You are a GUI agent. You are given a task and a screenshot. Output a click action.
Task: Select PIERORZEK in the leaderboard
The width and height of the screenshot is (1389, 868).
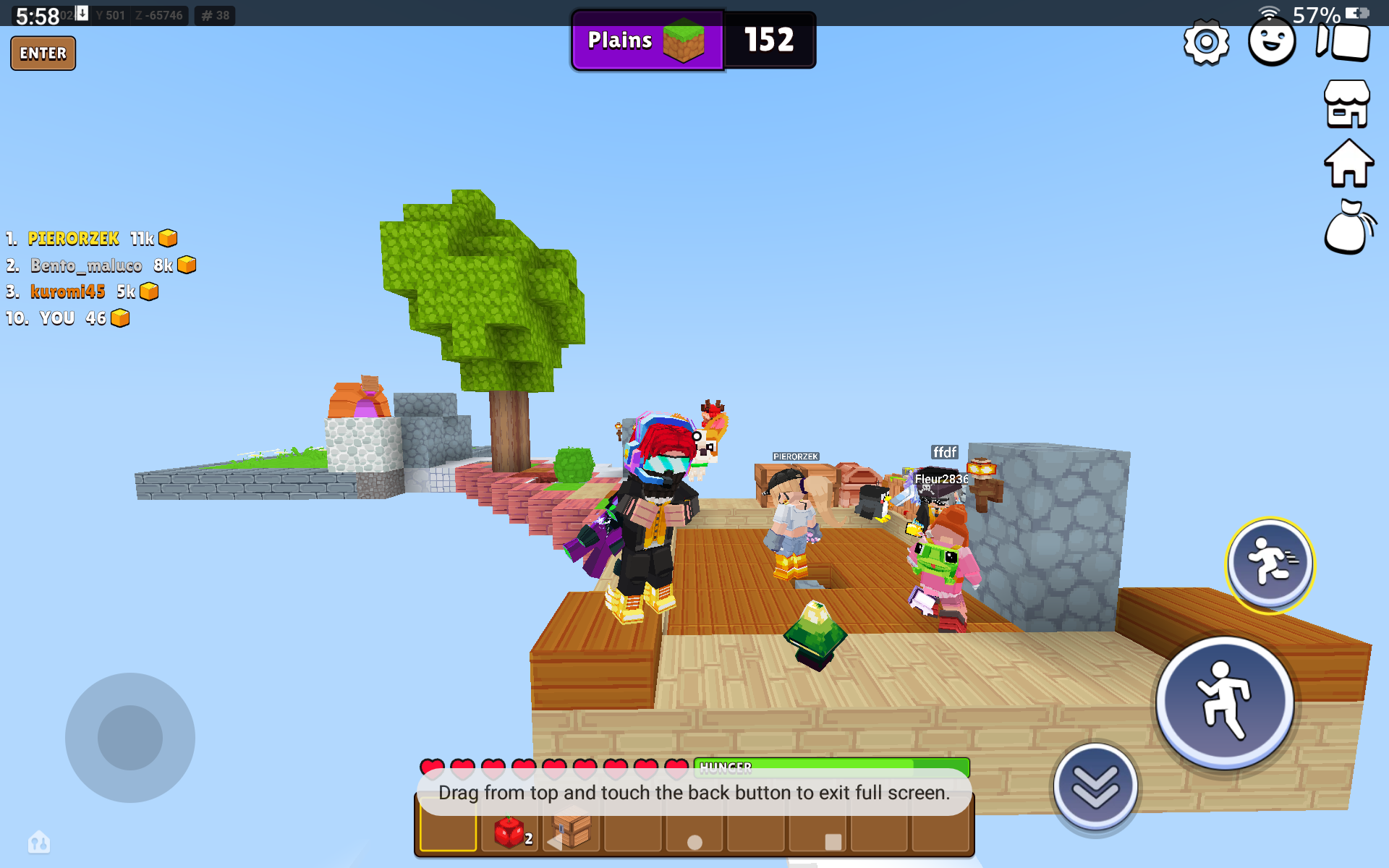74,239
